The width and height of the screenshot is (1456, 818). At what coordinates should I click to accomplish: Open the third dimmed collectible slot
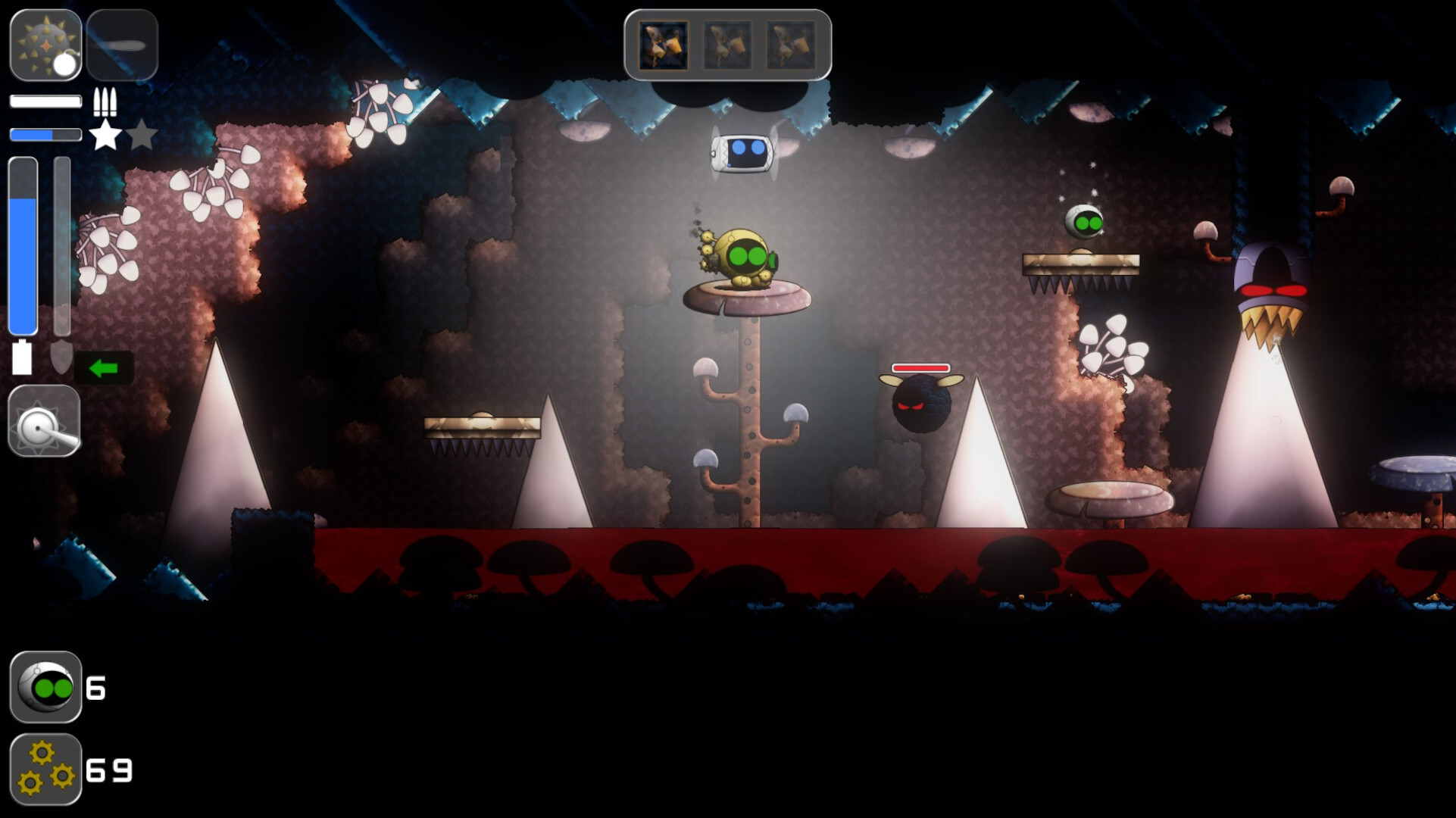791,45
